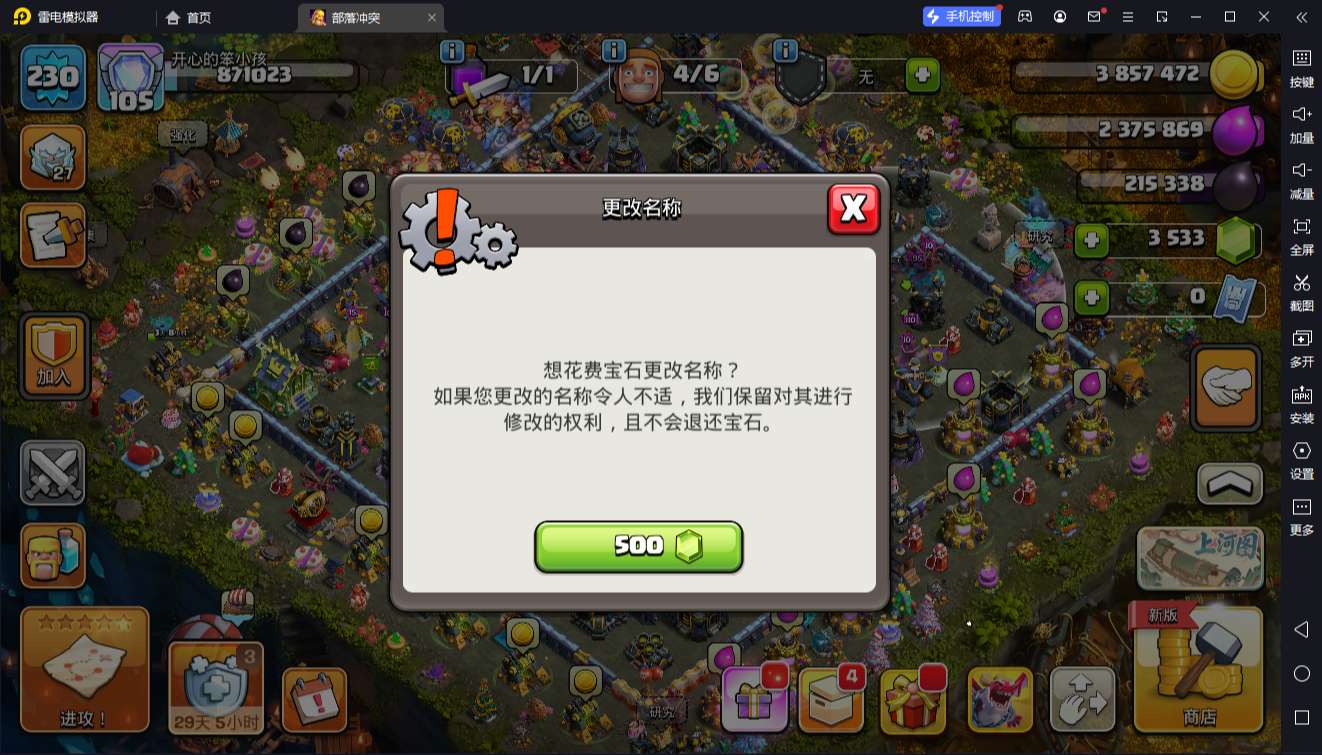
Task: Confirm name change with the 500 gems button
Action: click(x=639, y=546)
